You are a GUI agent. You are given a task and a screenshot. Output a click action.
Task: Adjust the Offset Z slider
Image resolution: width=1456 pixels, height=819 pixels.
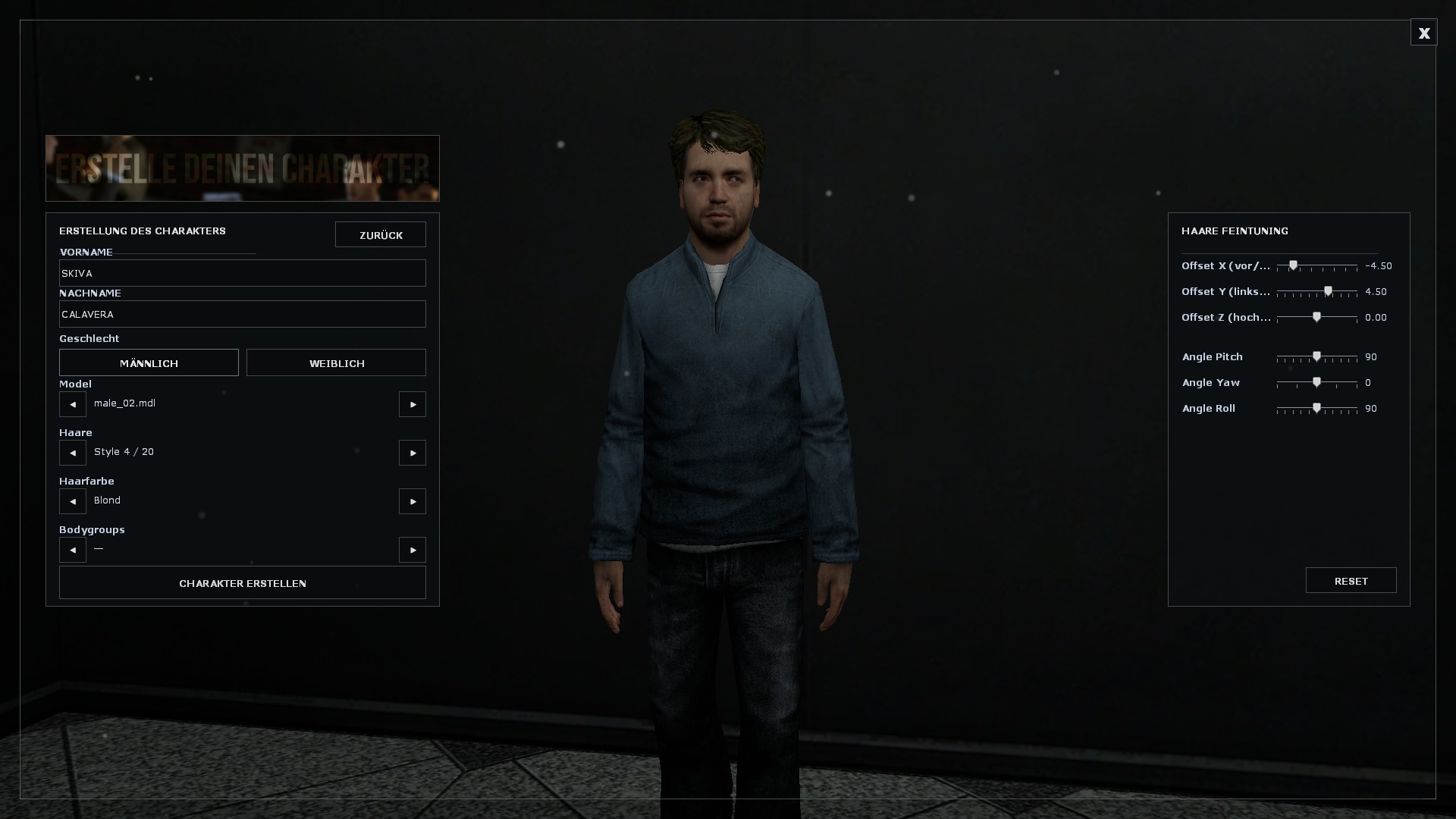pyautogui.click(x=1317, y=318)
